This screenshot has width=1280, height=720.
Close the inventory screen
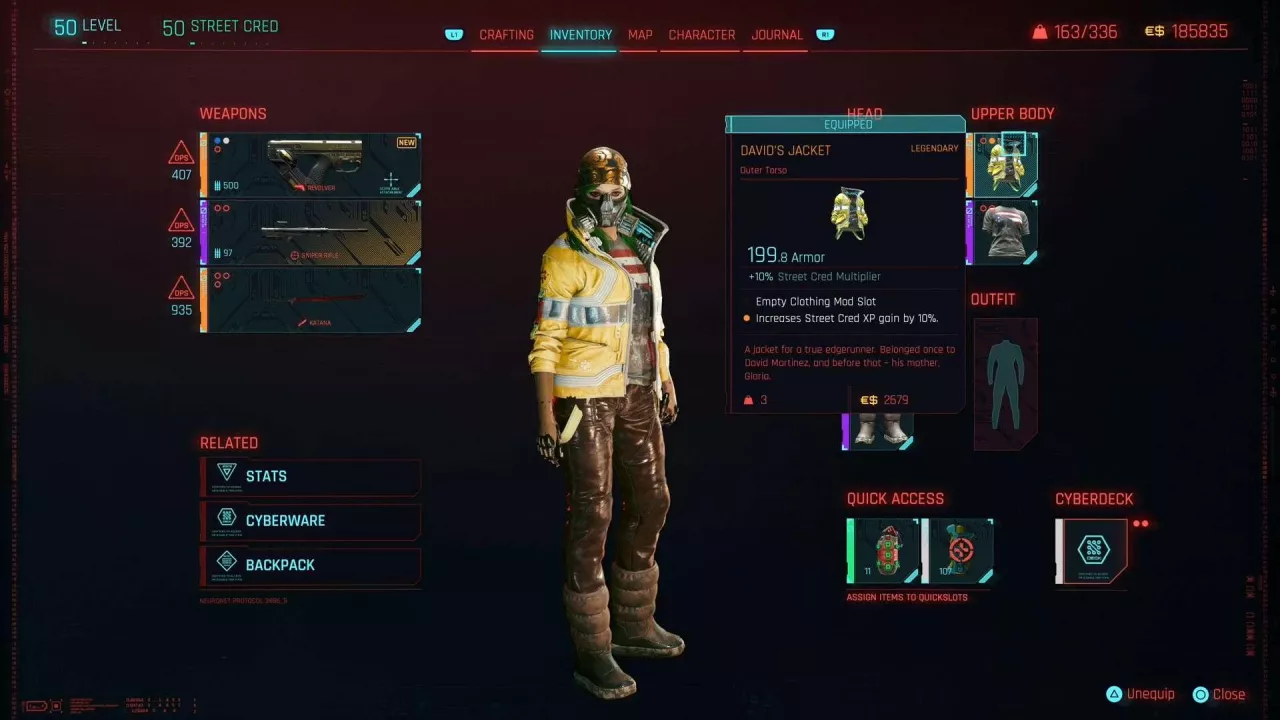pos(1220,693)
